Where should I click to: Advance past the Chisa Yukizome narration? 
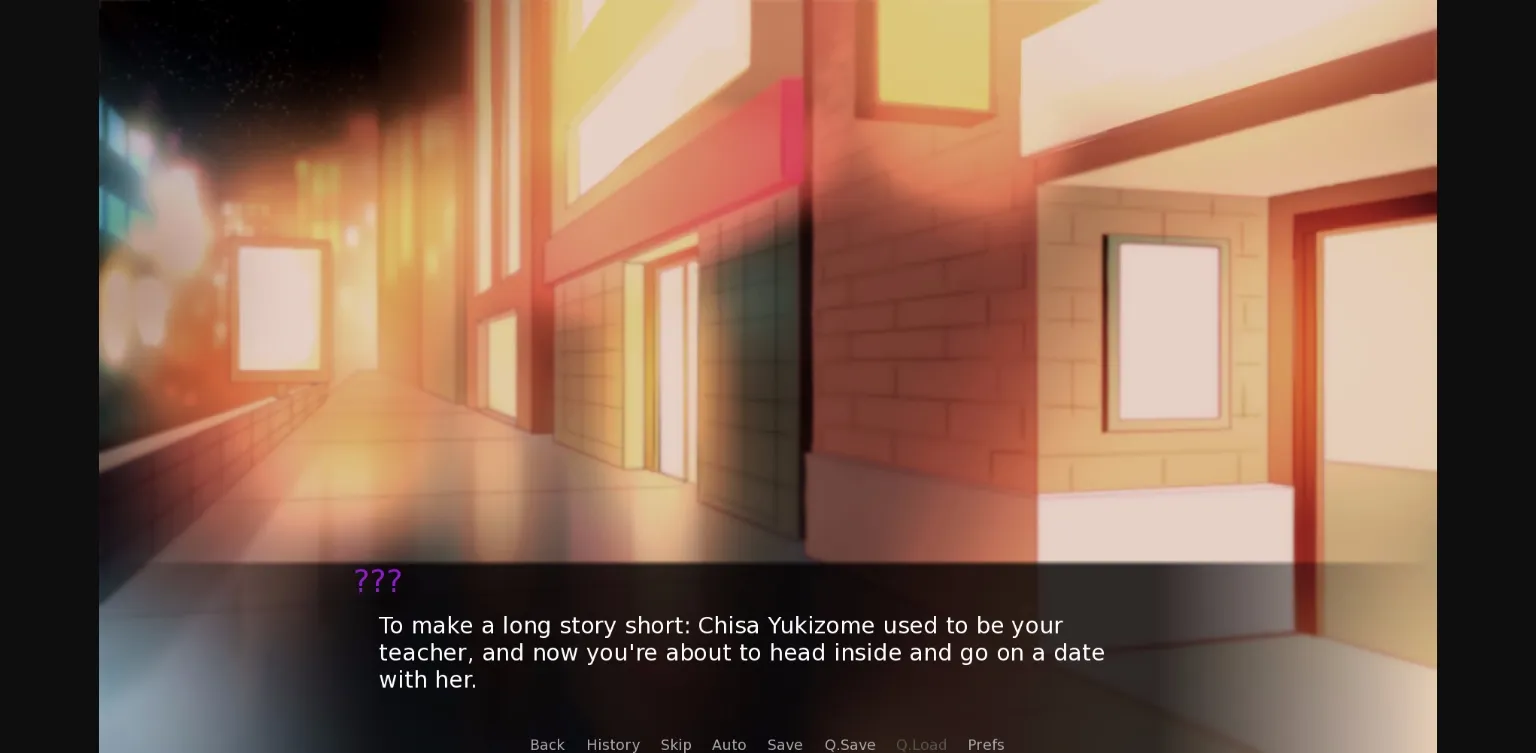coord(741,652)
